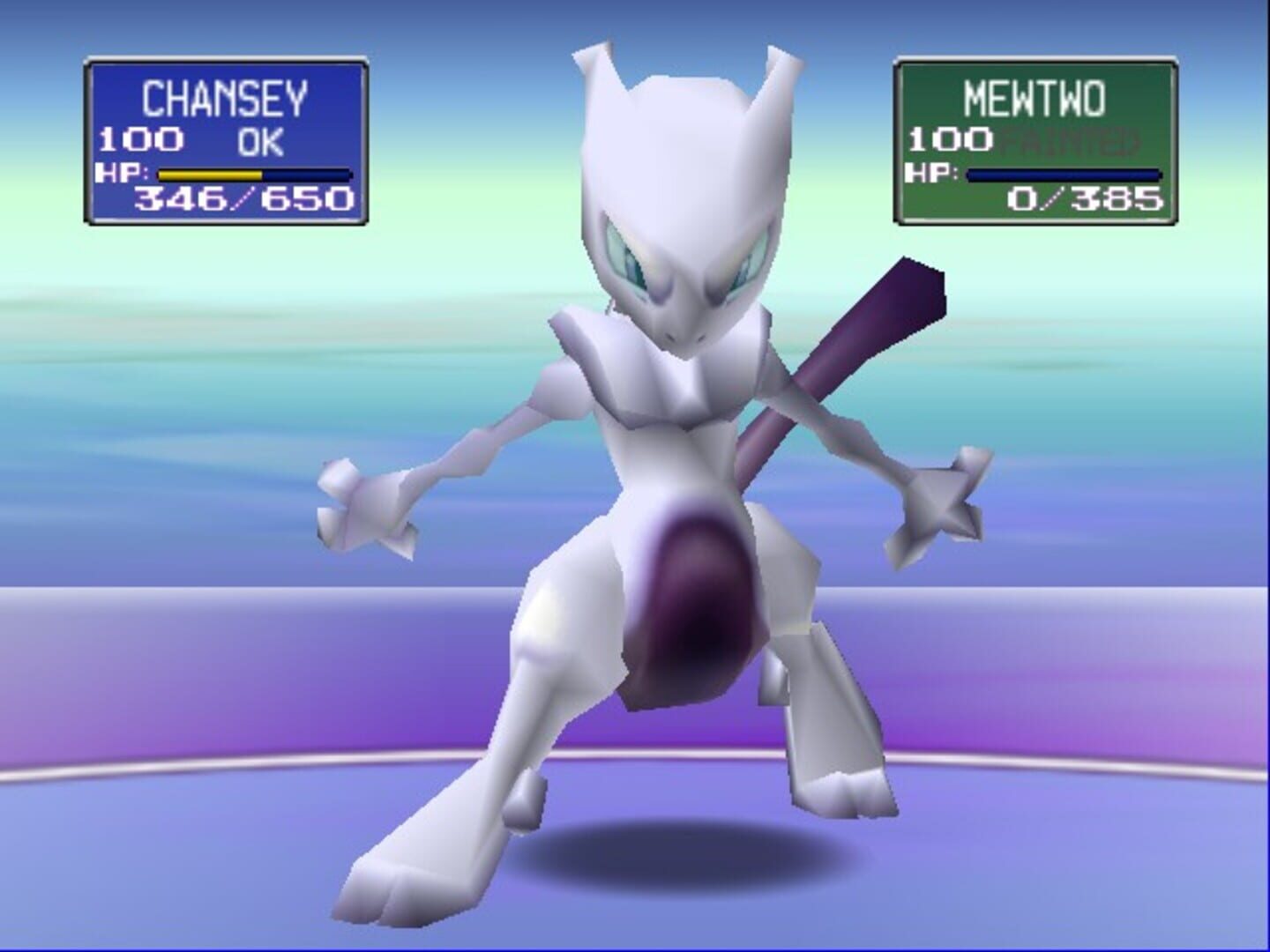
Task: Select the Chansey panel header
Action: click(x=223, y=99)
